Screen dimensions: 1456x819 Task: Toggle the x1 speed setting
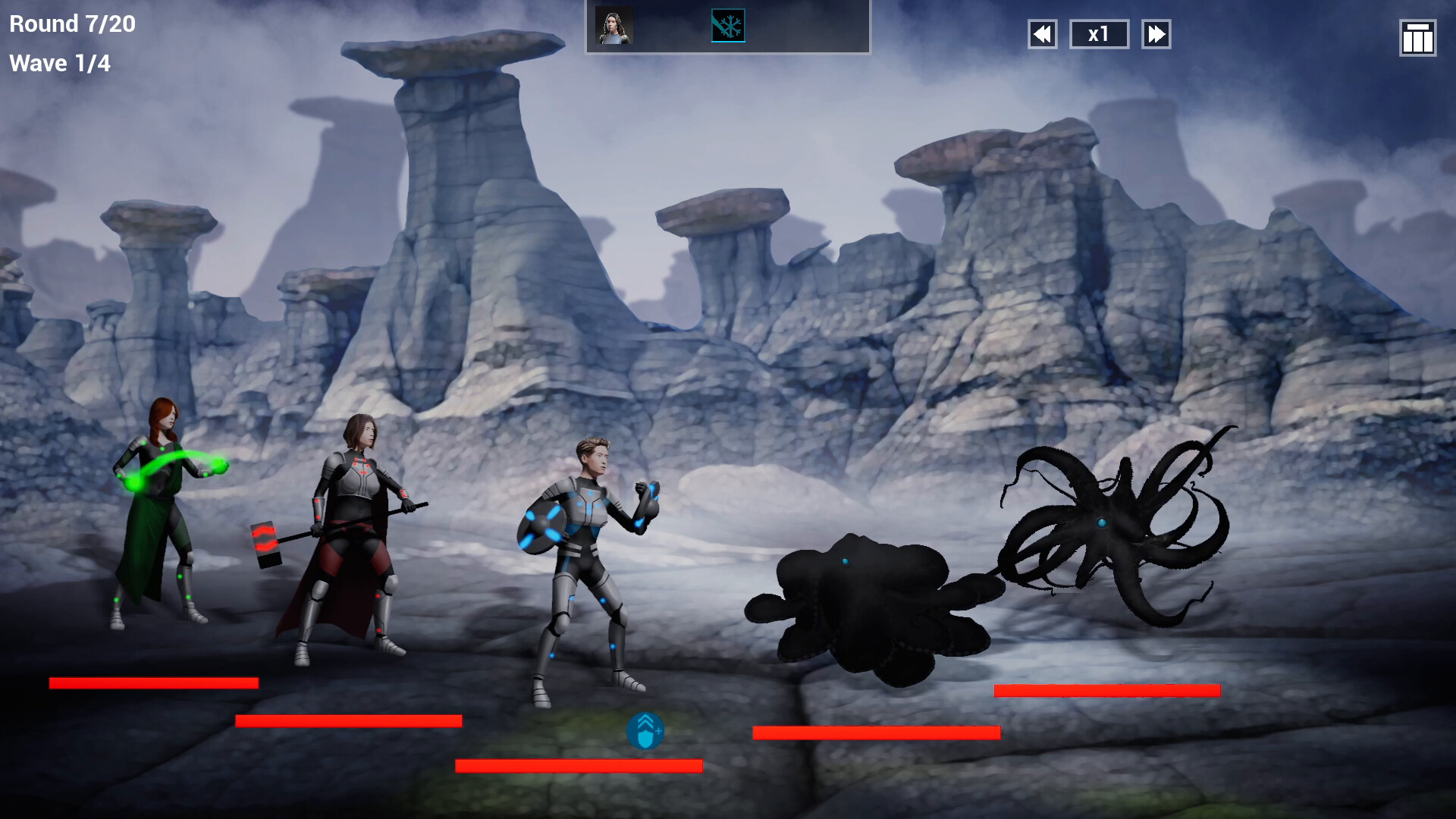tap(1099, 34)
